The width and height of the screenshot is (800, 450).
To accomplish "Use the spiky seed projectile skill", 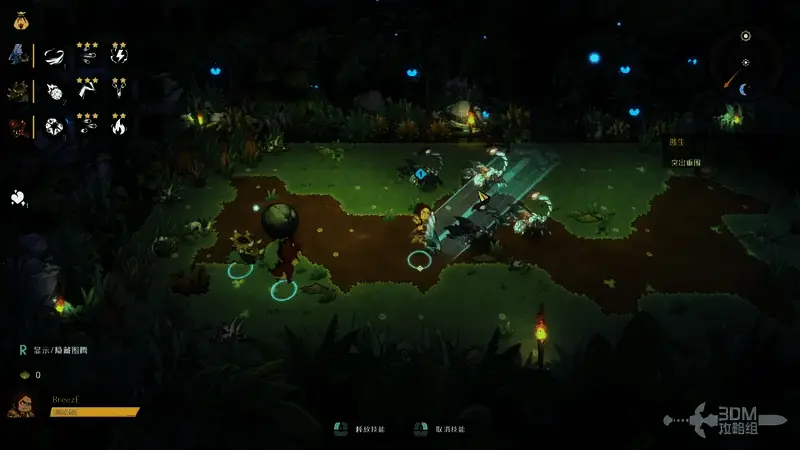I will (55, 93).
